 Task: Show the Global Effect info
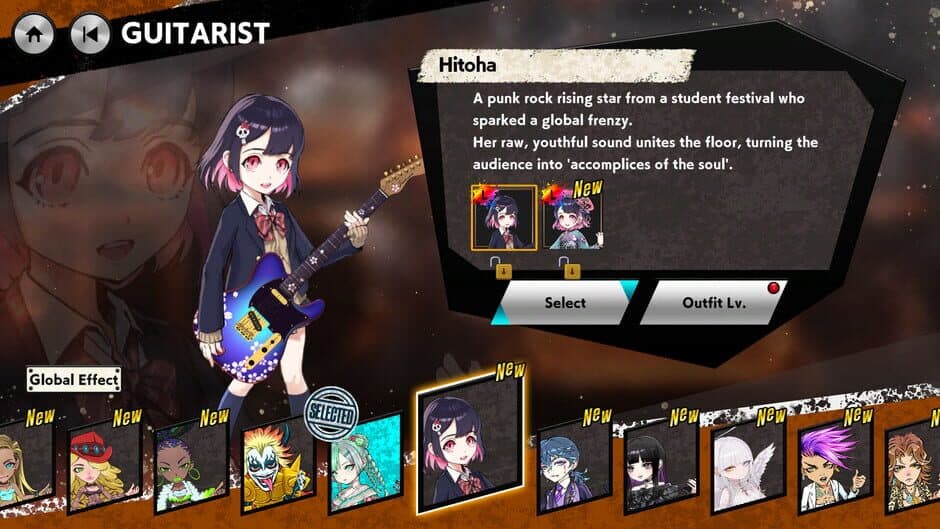click(74, 379)
